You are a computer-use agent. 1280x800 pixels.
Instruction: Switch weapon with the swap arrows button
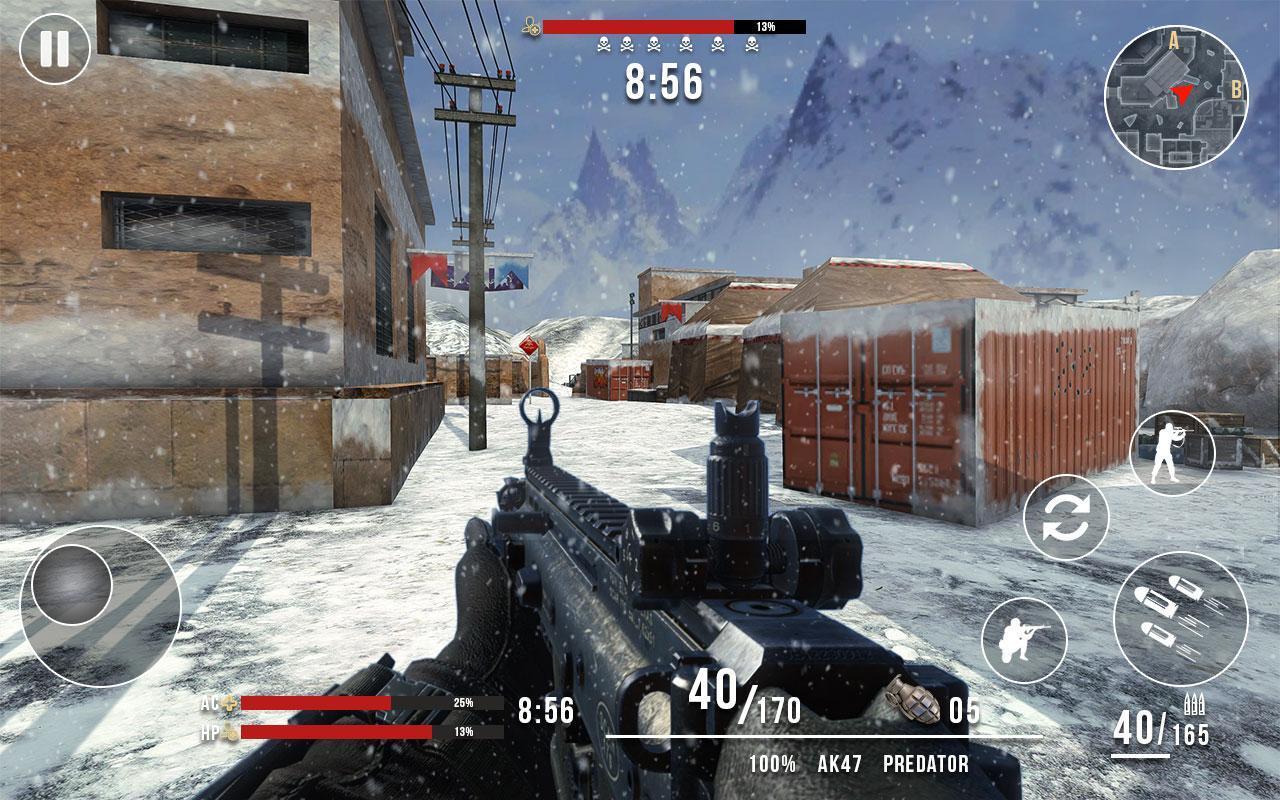coord(1066,517)
